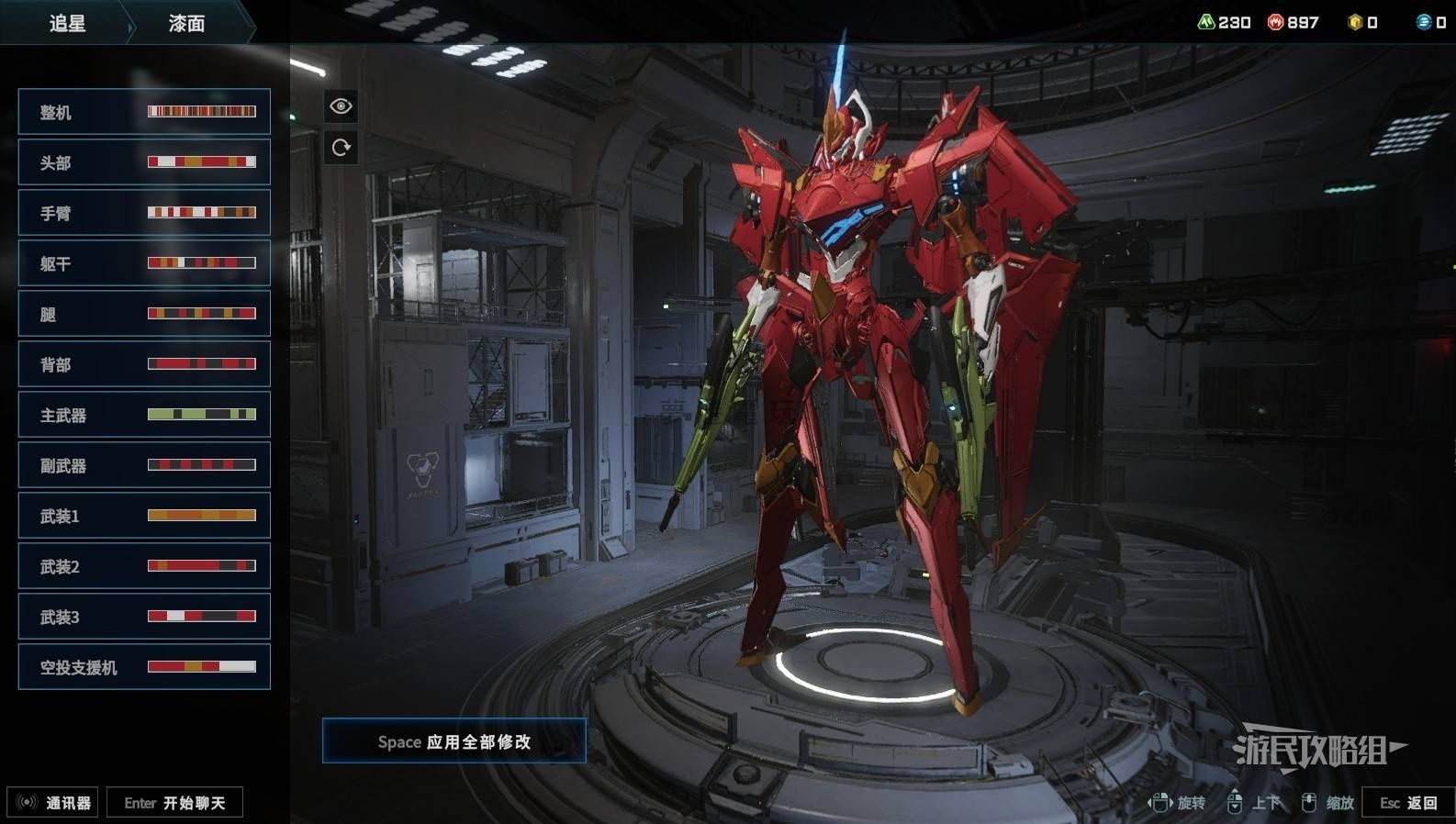This screenshot has width=1456, height=824.
Task: Choose the 主武器 main weapon row
Action: (x=144, y=415)
